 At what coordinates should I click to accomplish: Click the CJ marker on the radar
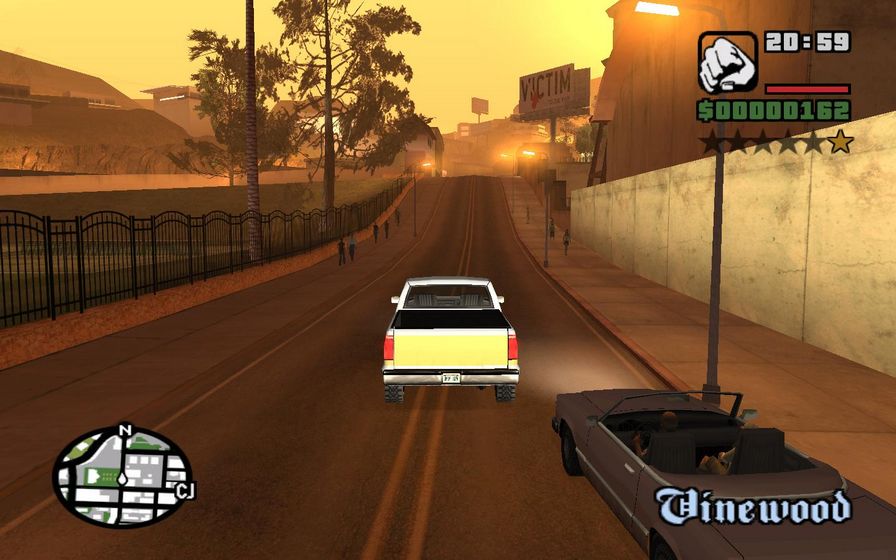184,490
